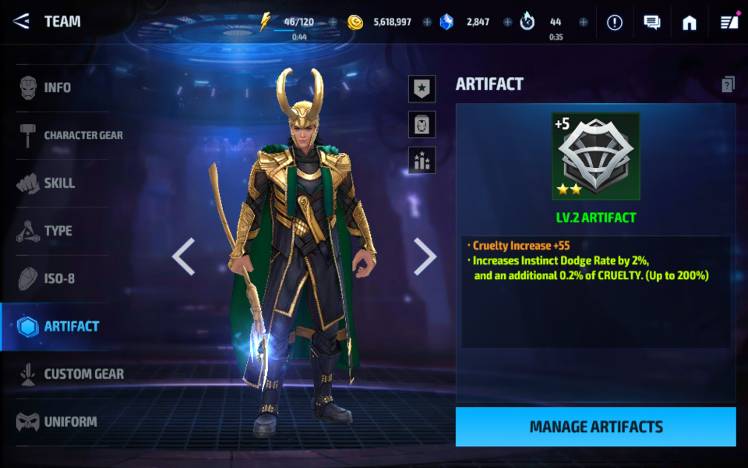This screenshot has width=748, height=468.
Task: Open the alert notice icon
Action: [614, 22]
